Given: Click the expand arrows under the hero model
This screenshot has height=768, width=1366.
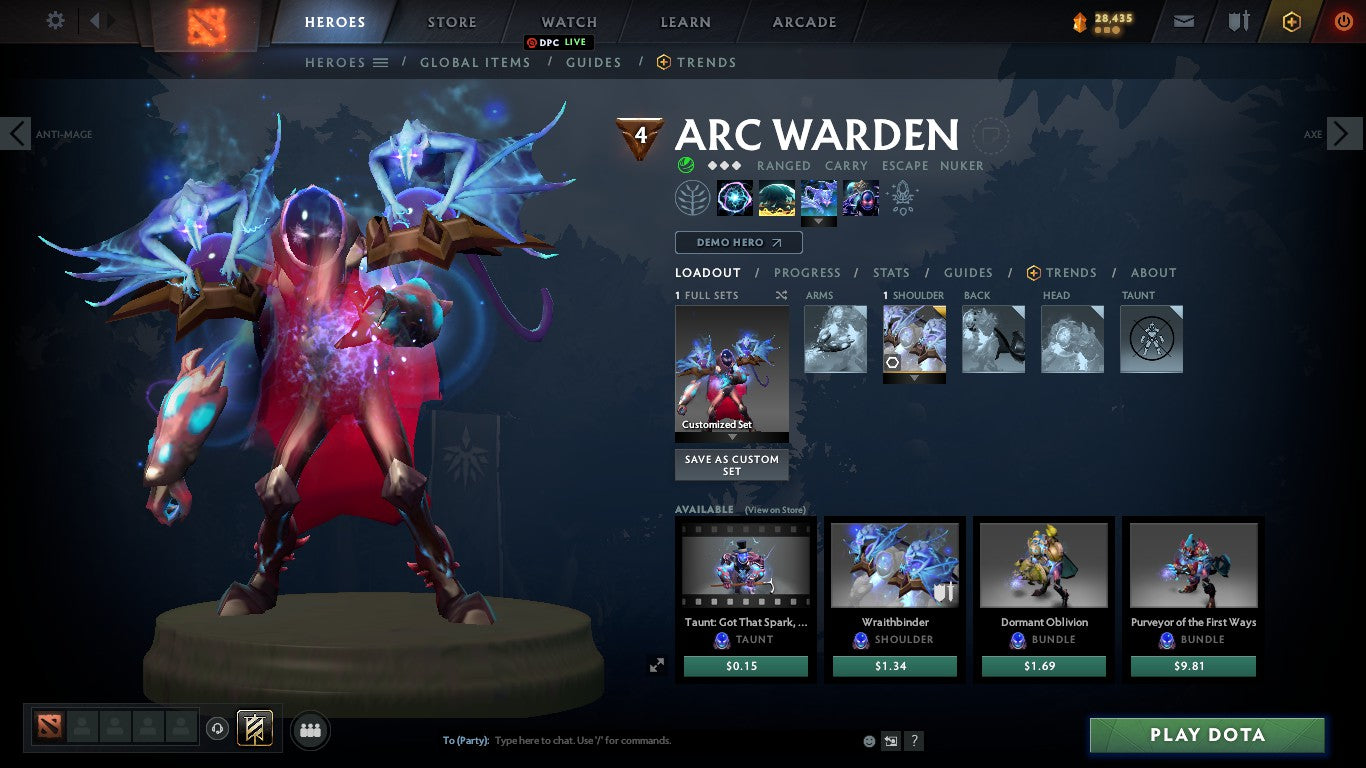Looking at the screenshot, I should click(x=658, y=663).
